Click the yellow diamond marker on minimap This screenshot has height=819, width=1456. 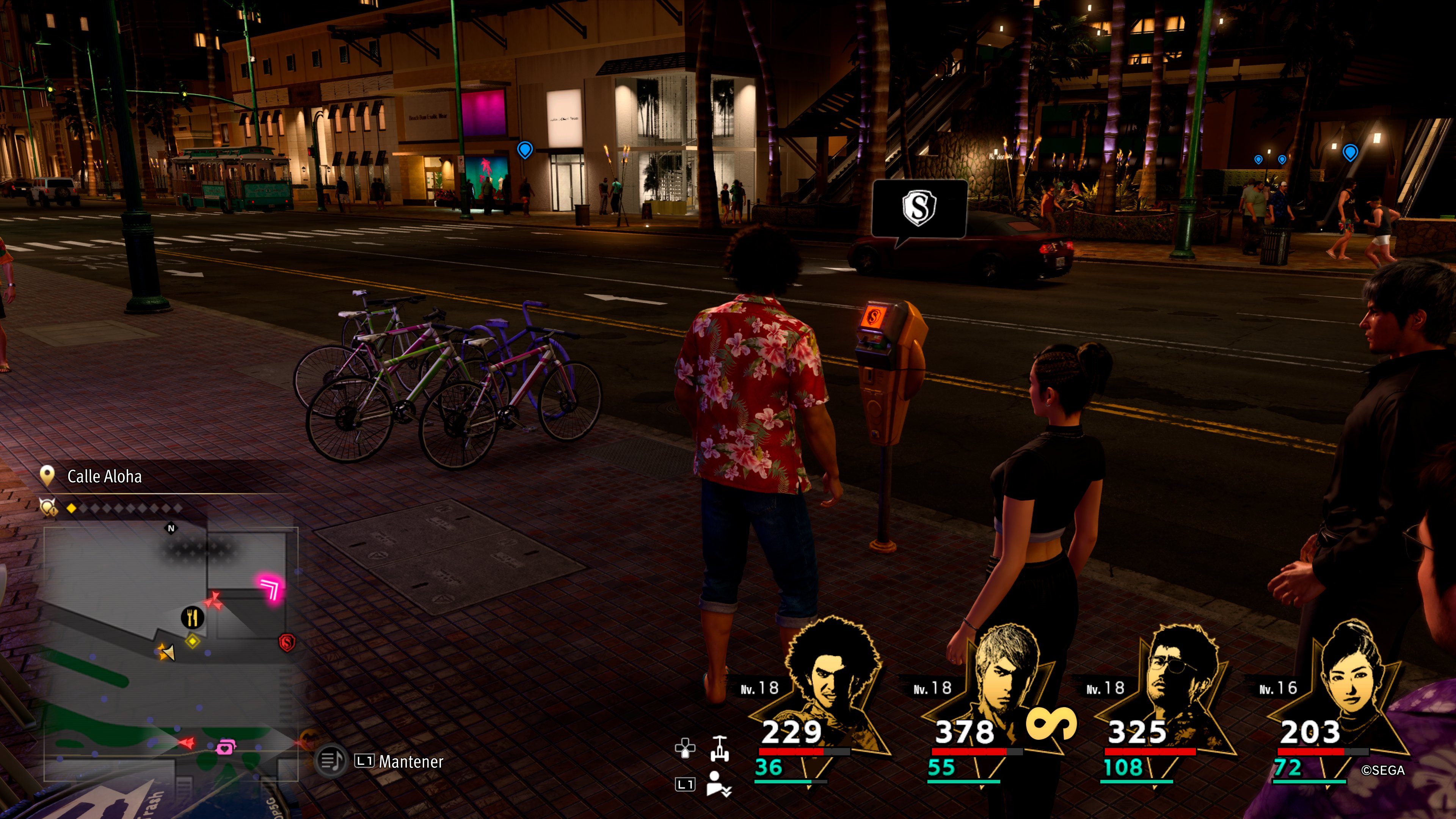[192, 641]
